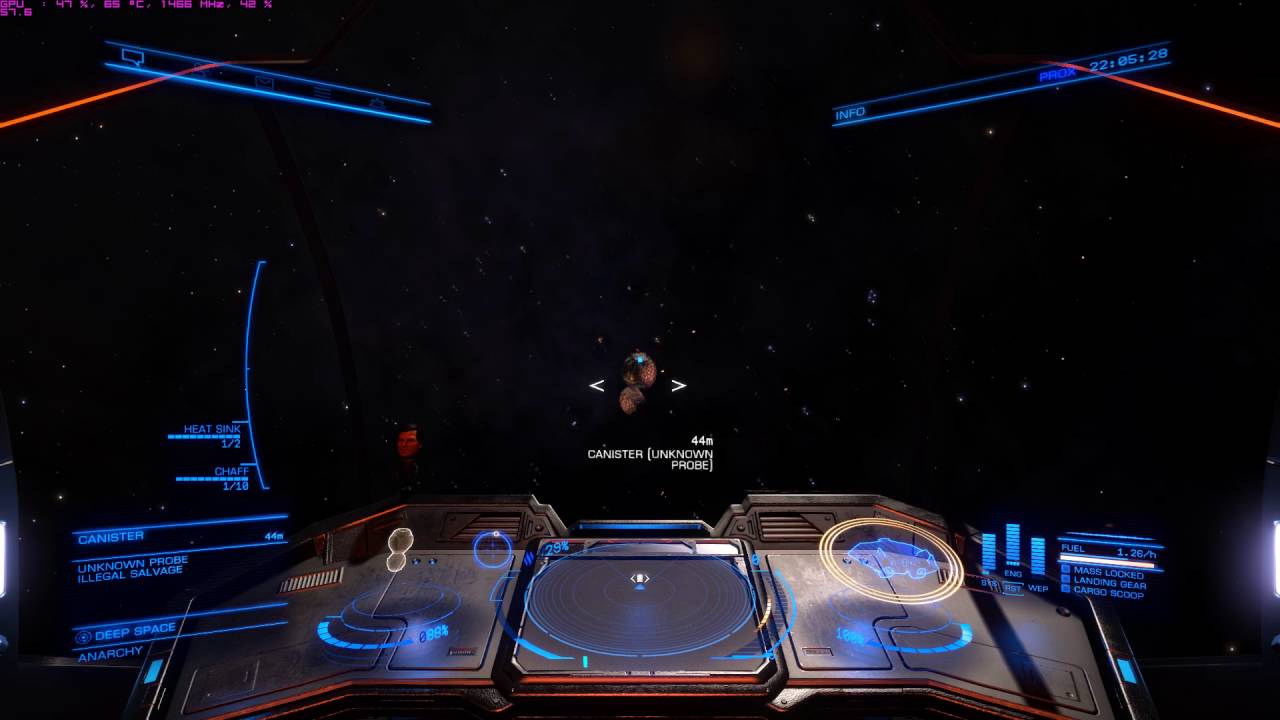Viewport: 1280px width, 720px height.
Task: Select the targeted canister hologram on dashboard
Action: [x=399, y=549]
